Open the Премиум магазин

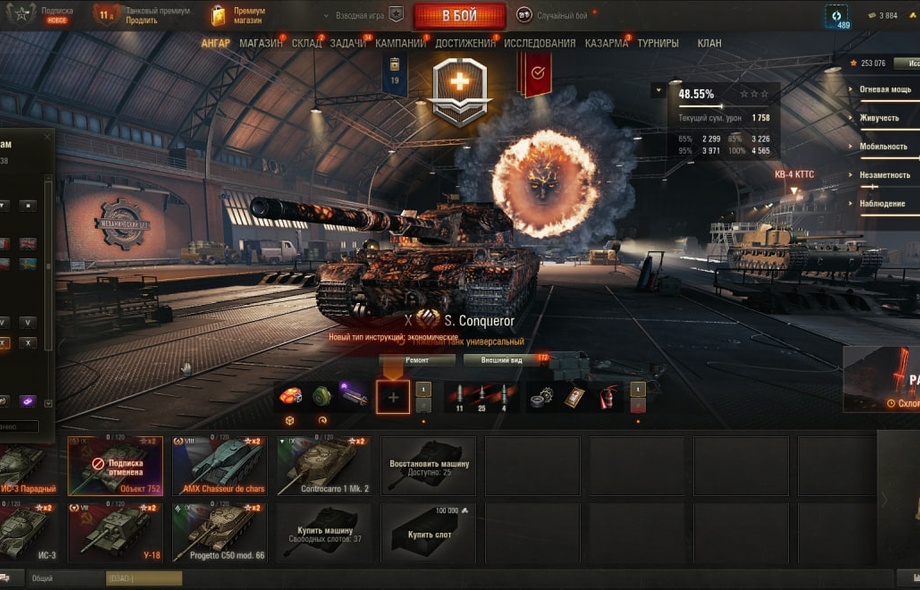tap(239, 15)
